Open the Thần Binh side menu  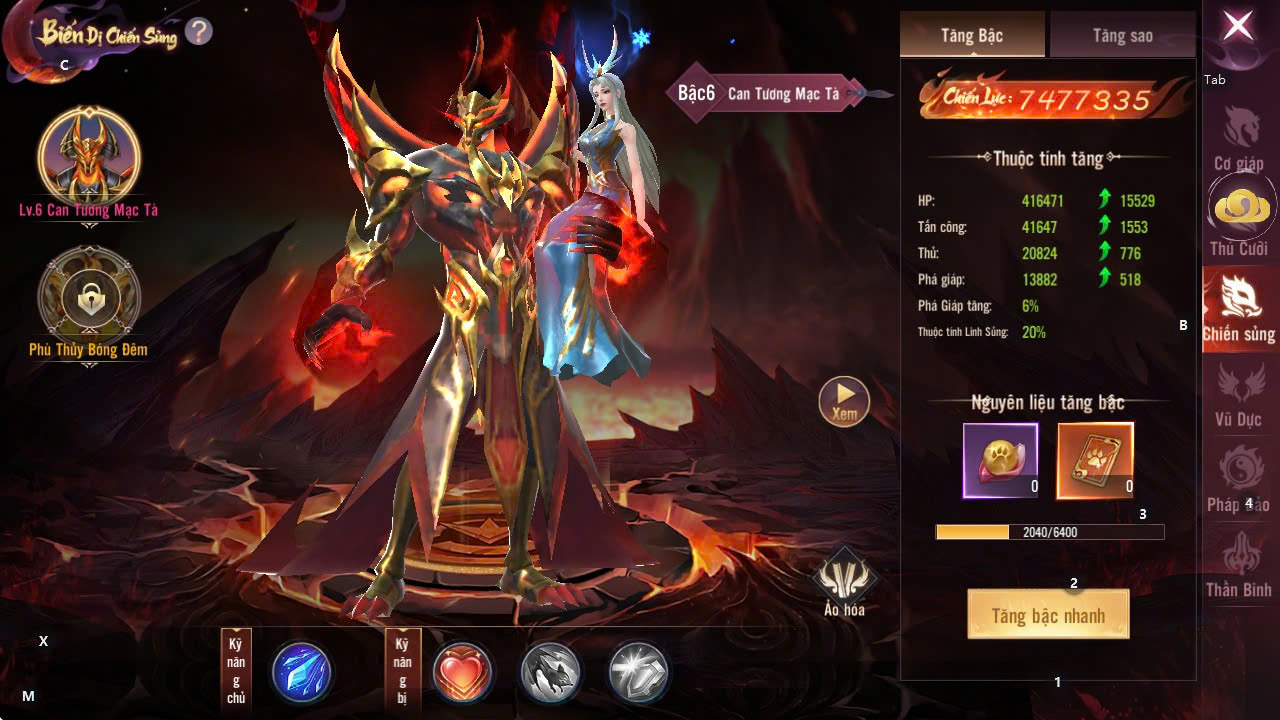tap(1240, 565)
